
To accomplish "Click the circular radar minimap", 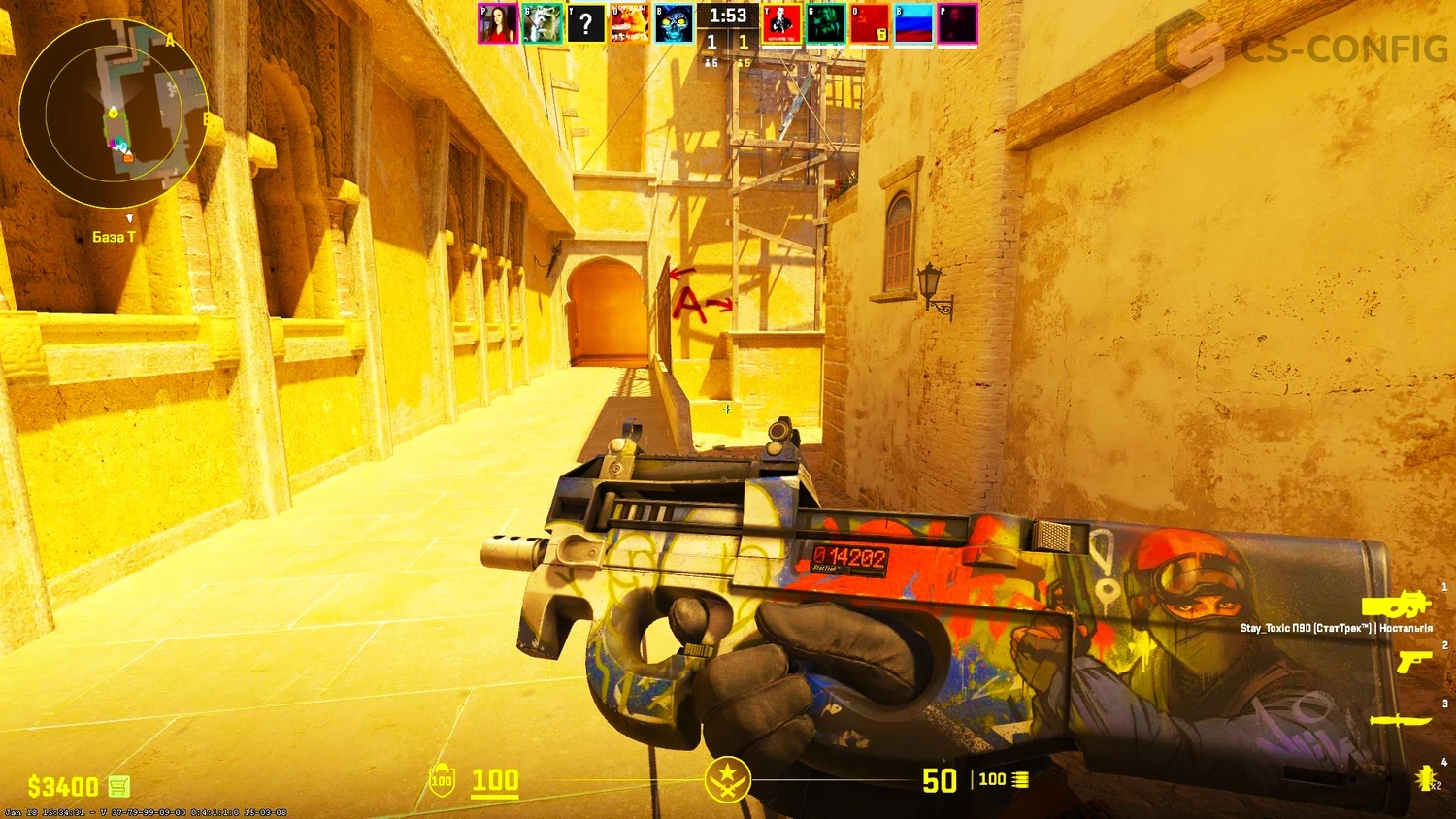I will coord(113,114).
